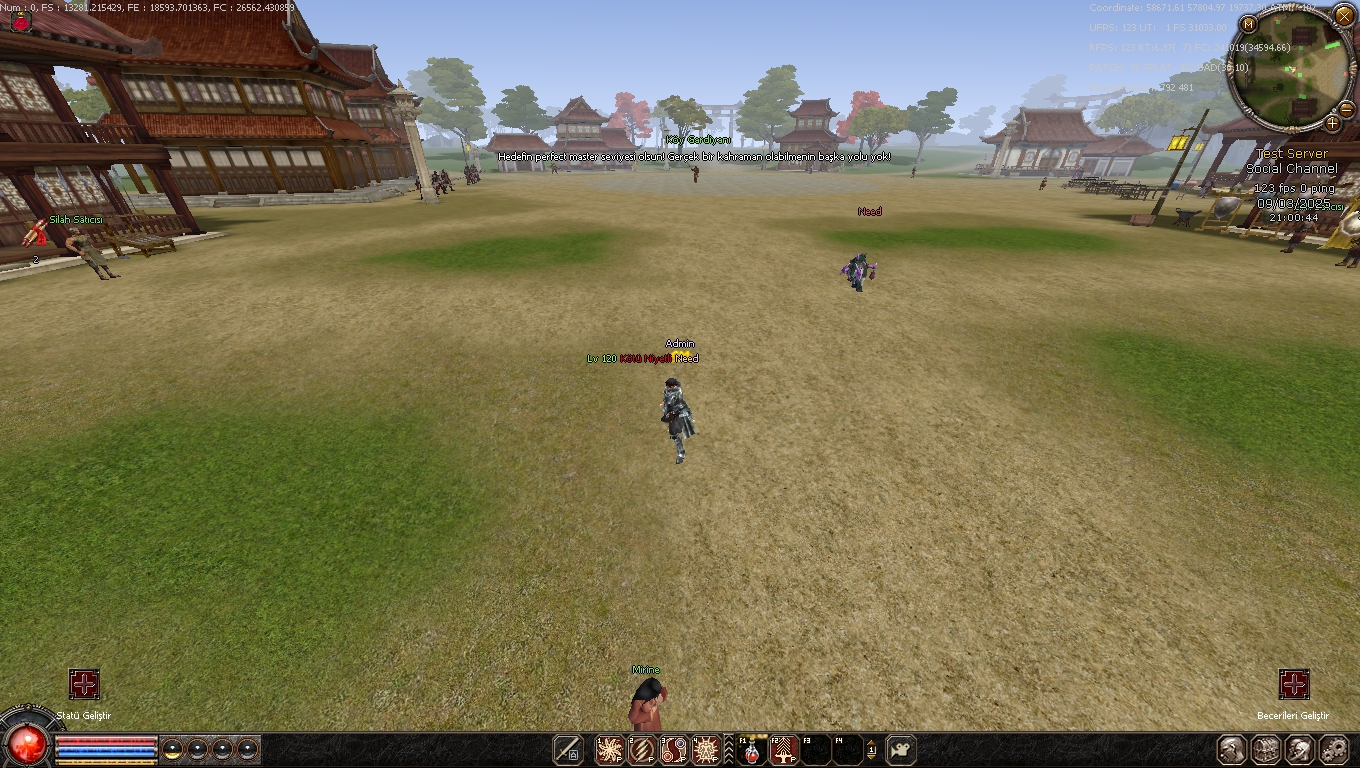Toggle the second round gauge orb
1360x768 pixels.
[197, 750]
